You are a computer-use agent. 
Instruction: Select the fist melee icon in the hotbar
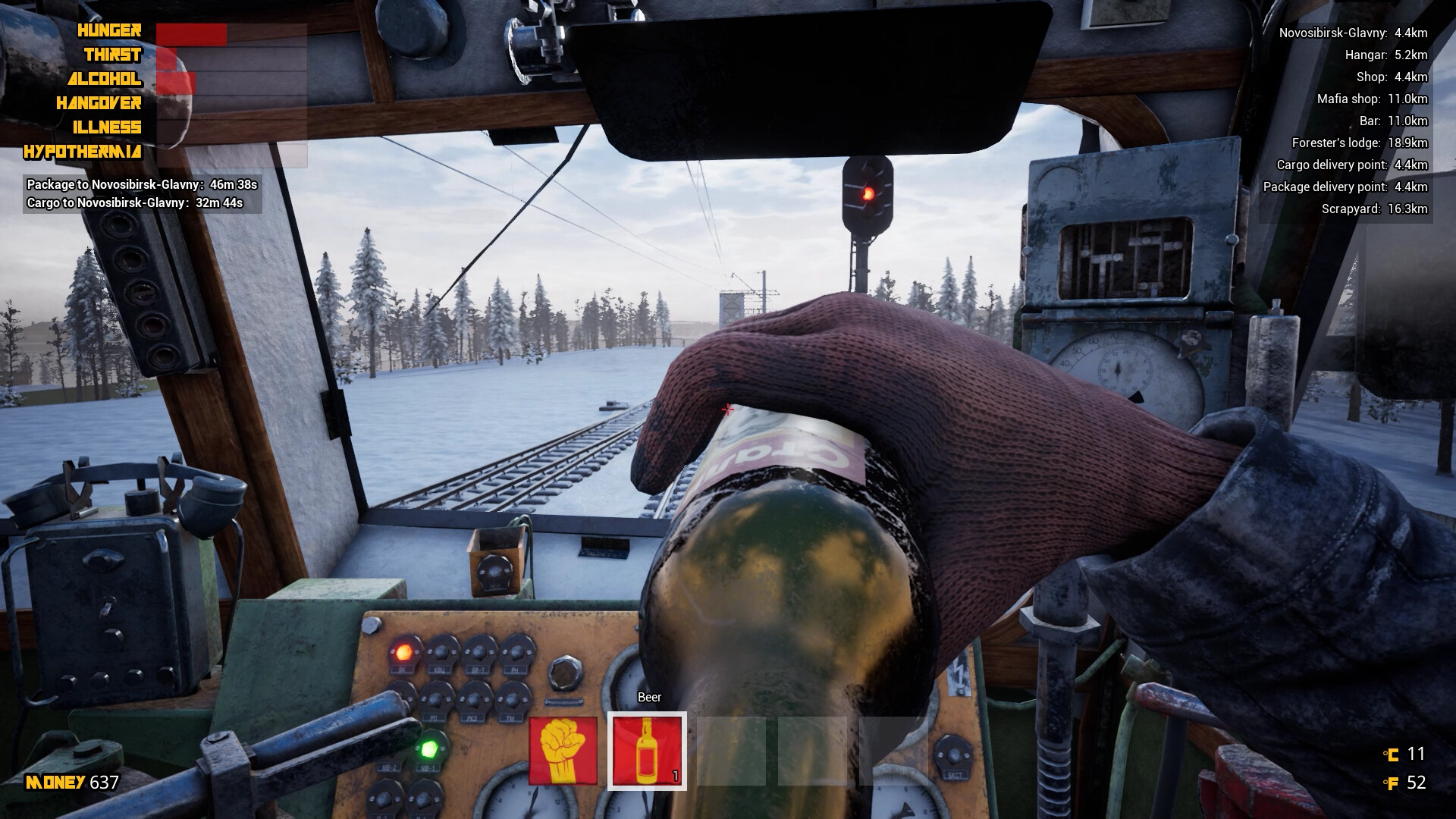point(563,751)
